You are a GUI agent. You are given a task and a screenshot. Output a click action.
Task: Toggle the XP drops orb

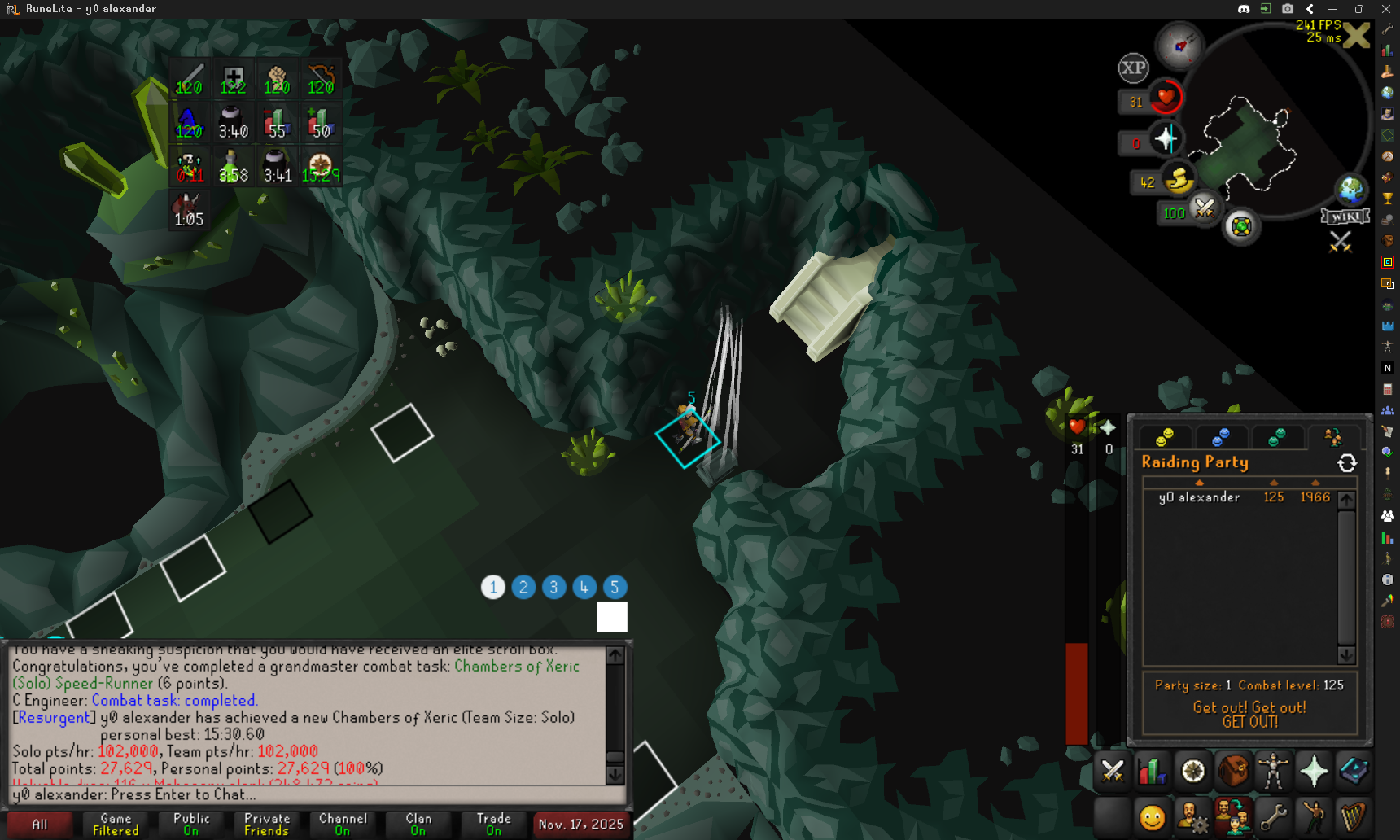pos(1133,68)
